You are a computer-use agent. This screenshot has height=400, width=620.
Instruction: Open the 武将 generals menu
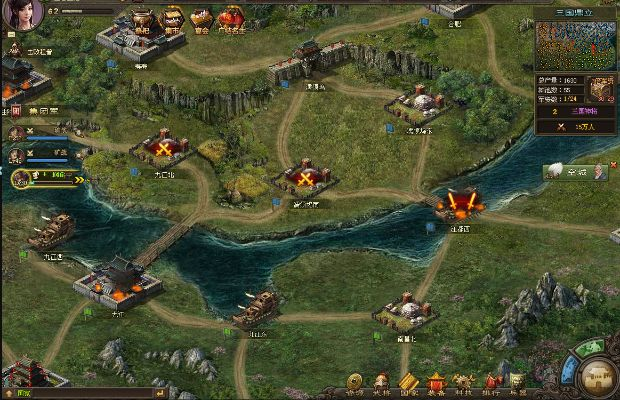point(381,383)
